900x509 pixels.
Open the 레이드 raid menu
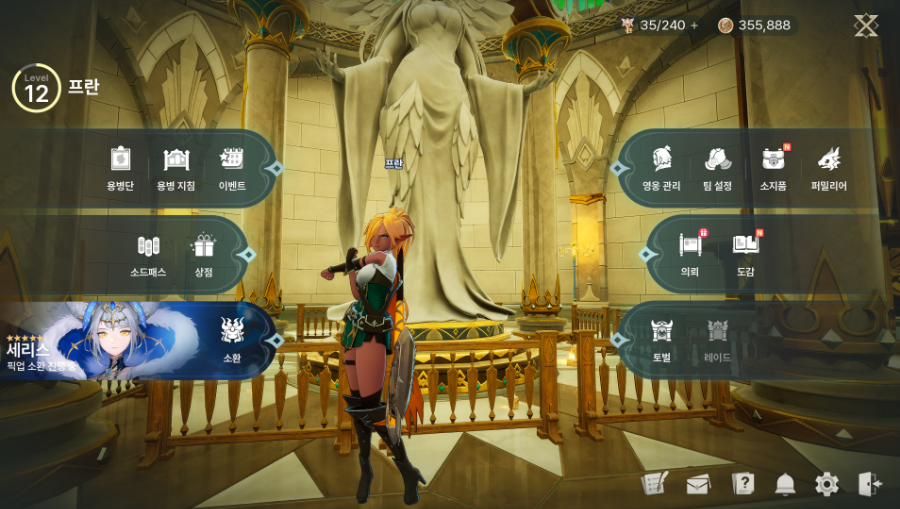(718, 338)
